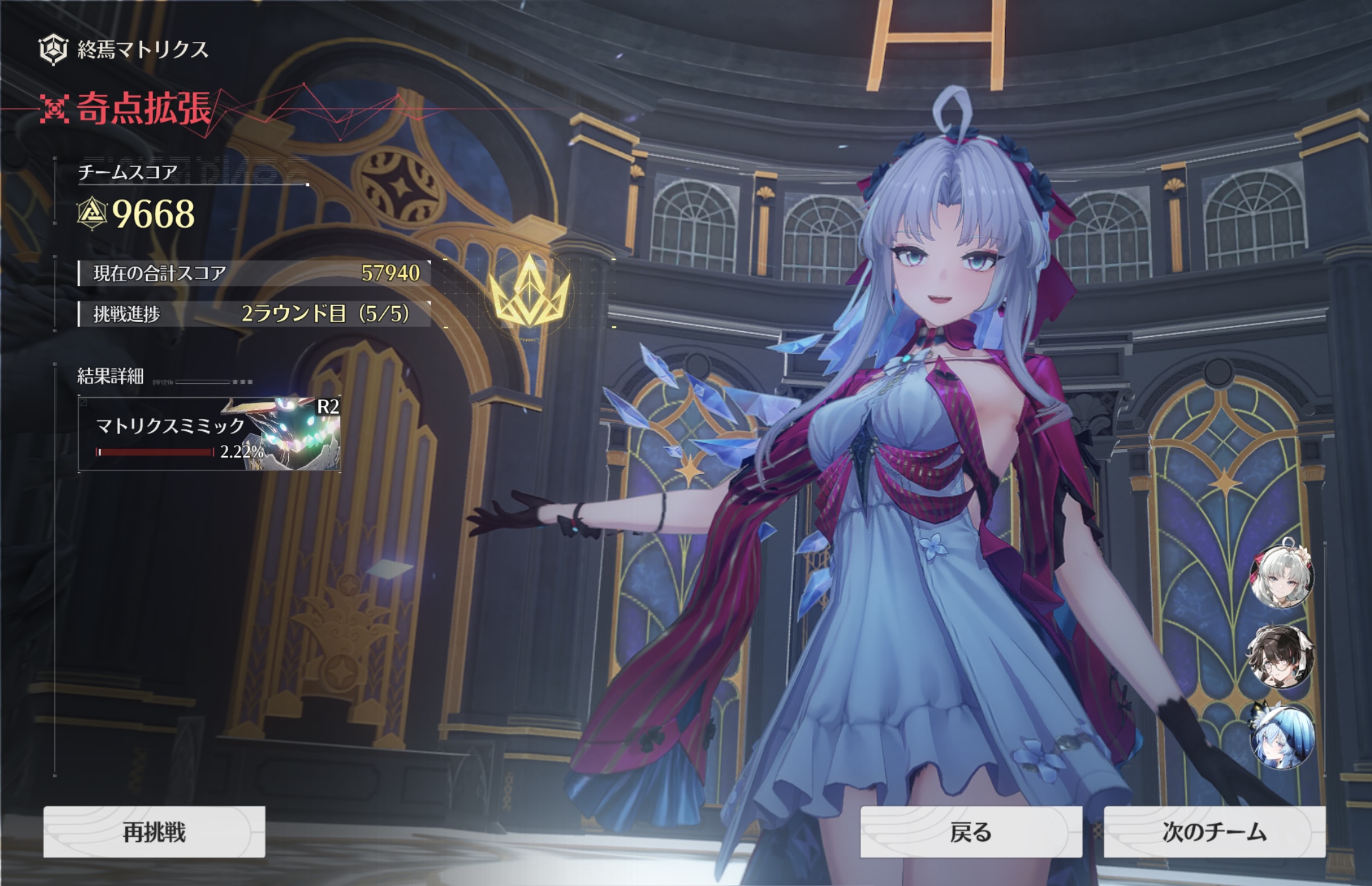Retry the challenge with 再挑戦
The width and height of the screenshot is (1372, 886).
(x=154, y=831)
